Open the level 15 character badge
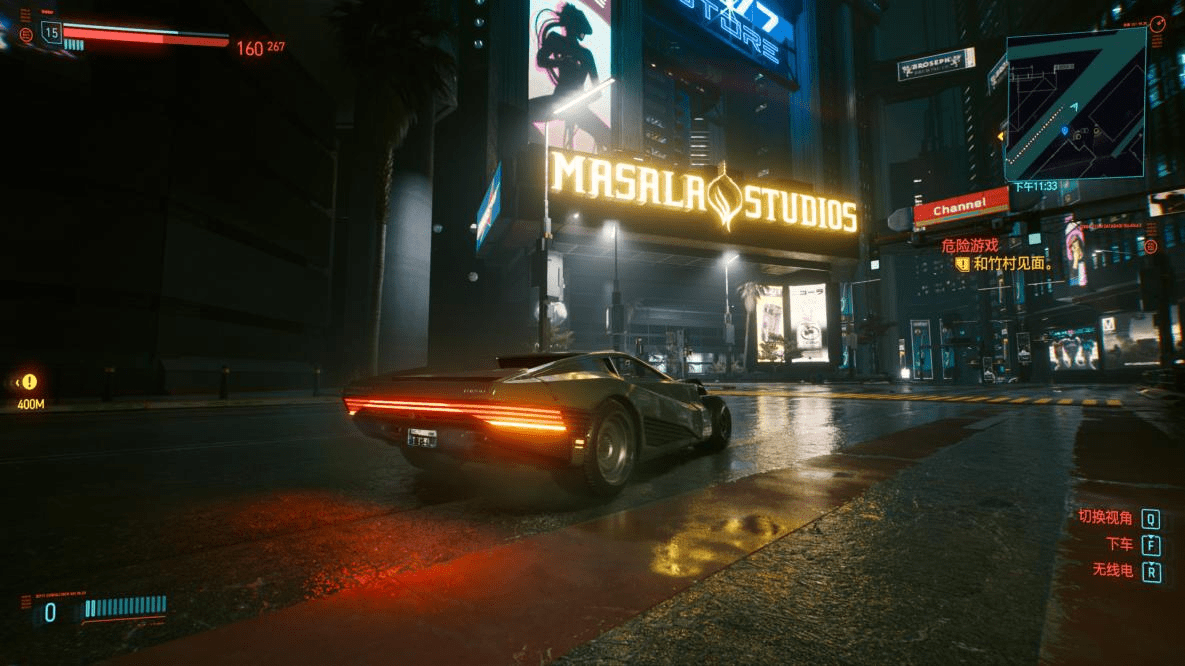The image size is (1185, 666). [51, 33]
